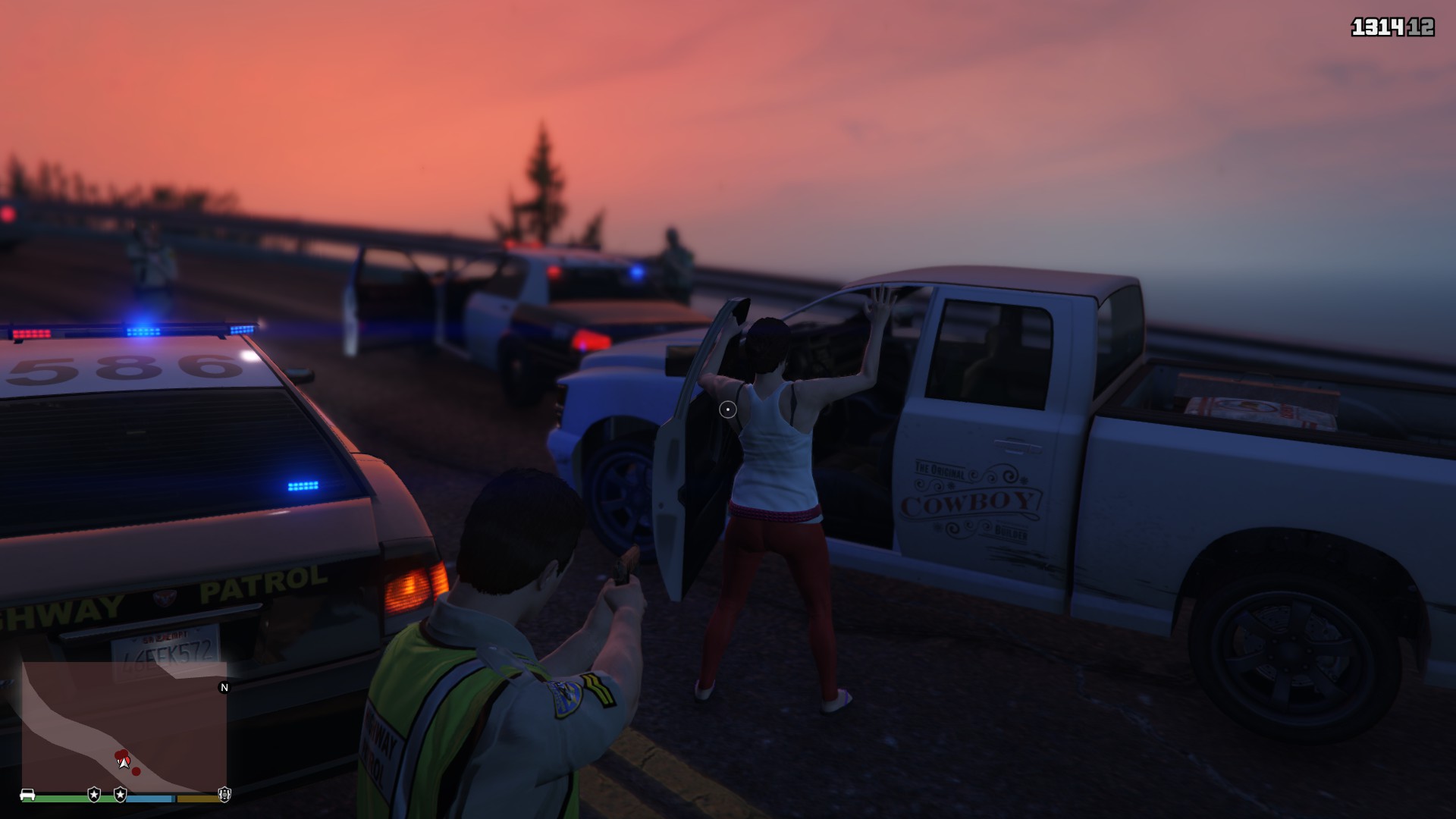Click the white car icon below minimap

point(27,795)
